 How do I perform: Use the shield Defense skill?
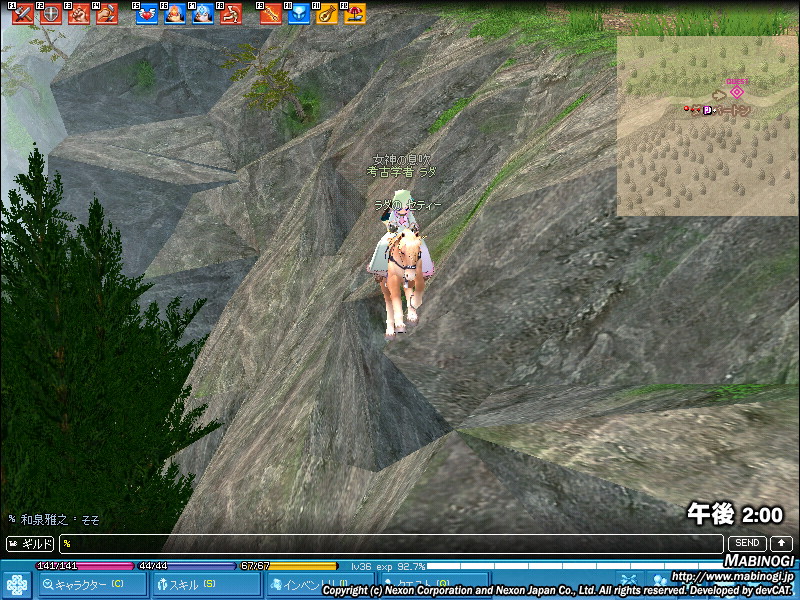(x=50, y=14)
